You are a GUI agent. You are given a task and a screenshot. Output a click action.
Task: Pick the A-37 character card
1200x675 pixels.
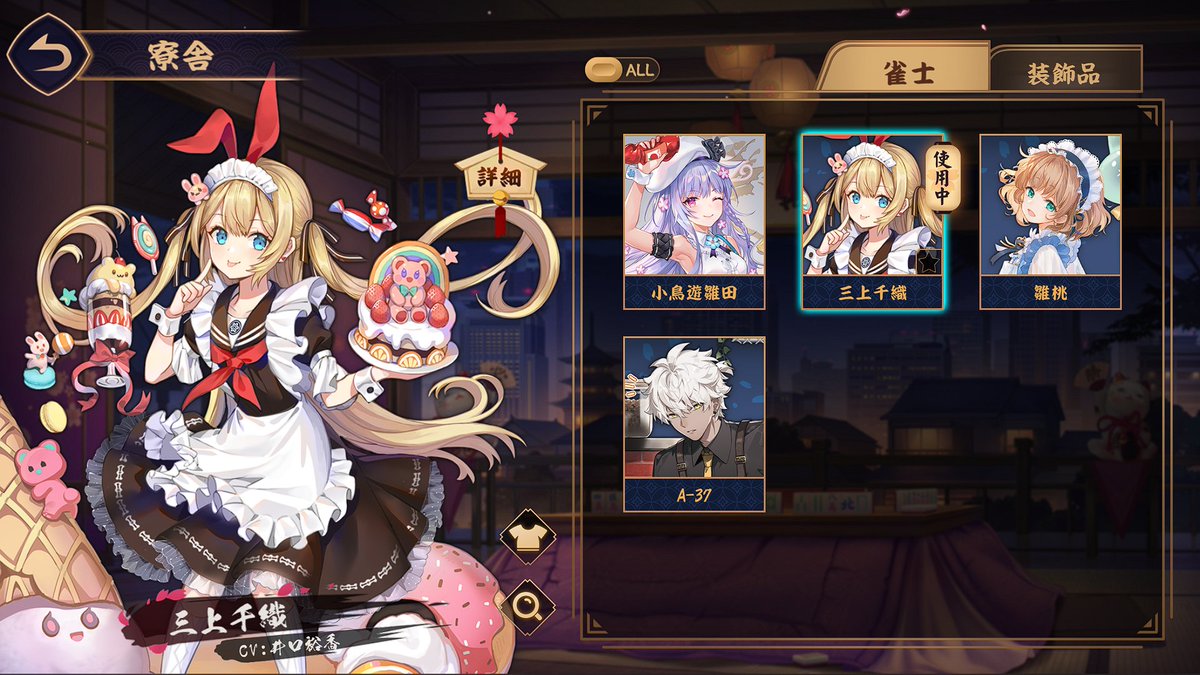694,422
